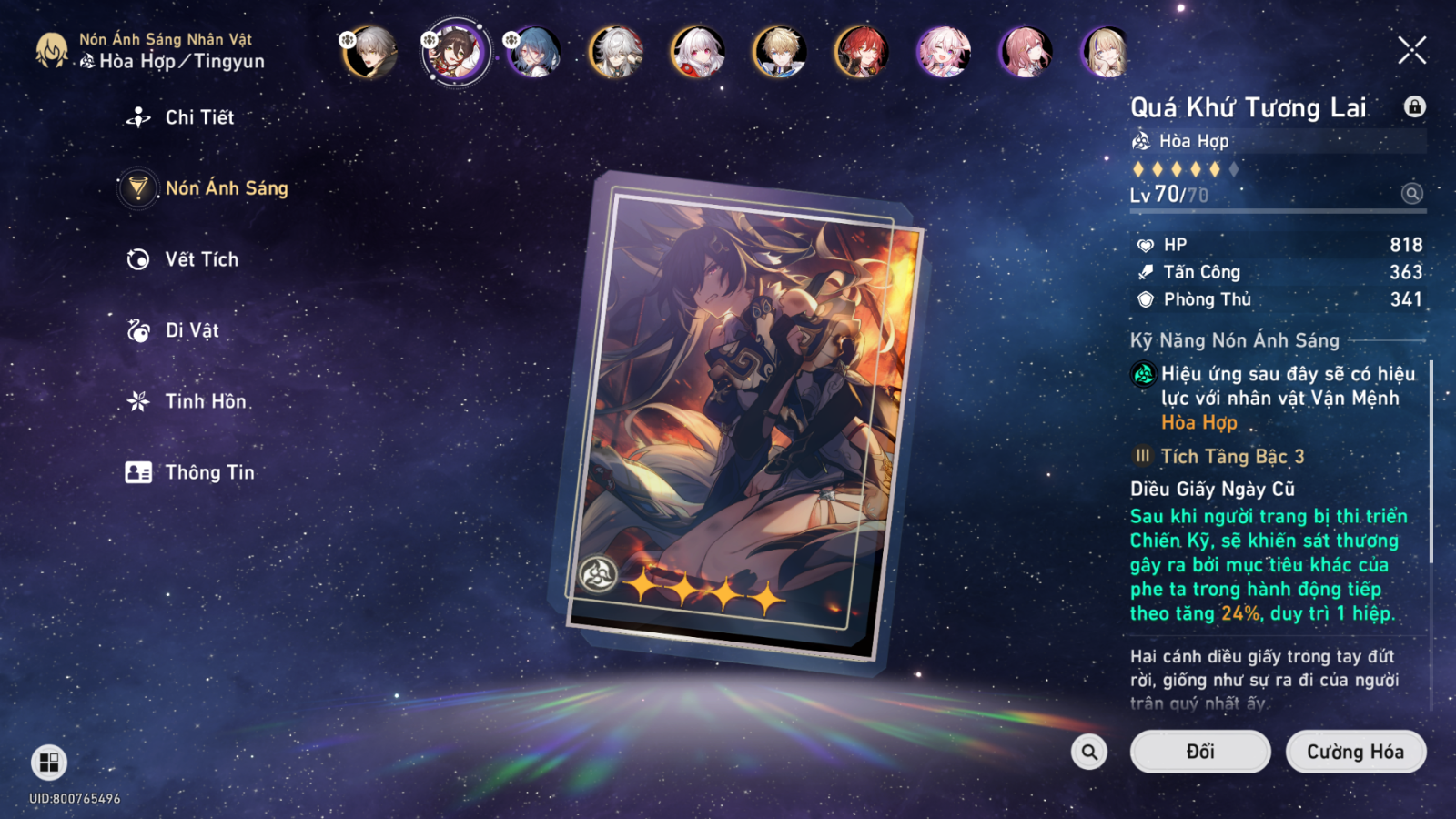This screenshot has width=1456, height=819.
Task: Show the Thông Tin info tab
Action: pos(209,472)
